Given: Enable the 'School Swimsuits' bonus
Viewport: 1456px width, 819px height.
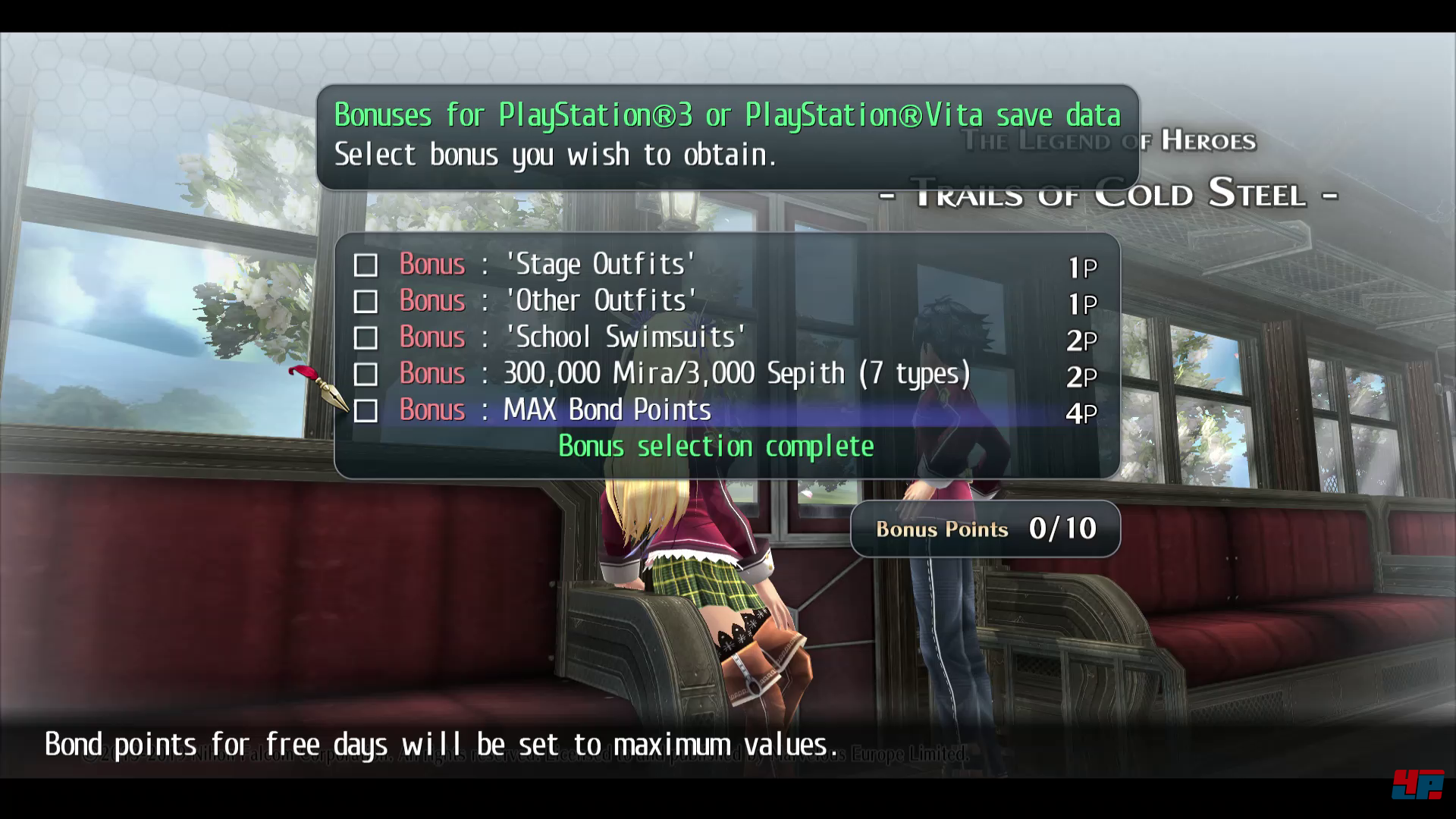Looking at the screenshot, I should tap(366, 338).
